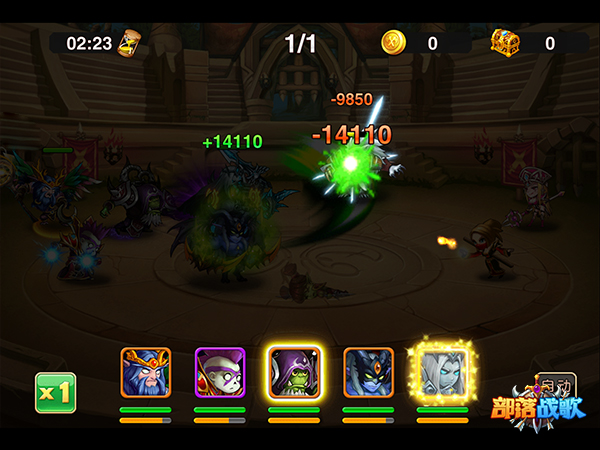
Task: Trigger the green-faced hooded warlock hero
Action: point(294,373)
